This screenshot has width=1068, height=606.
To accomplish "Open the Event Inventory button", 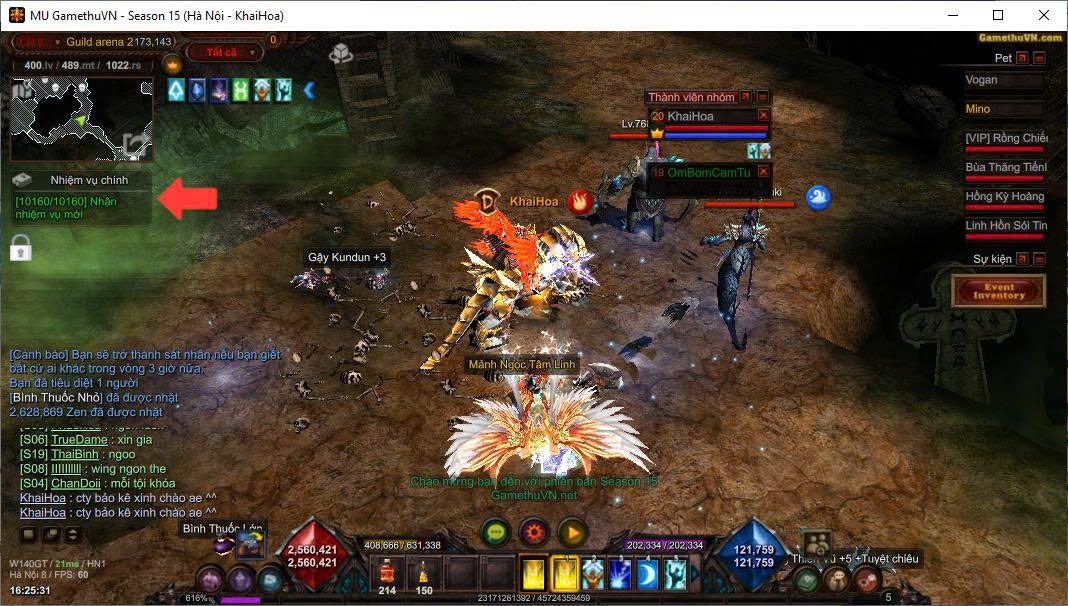I will [999, 291].
